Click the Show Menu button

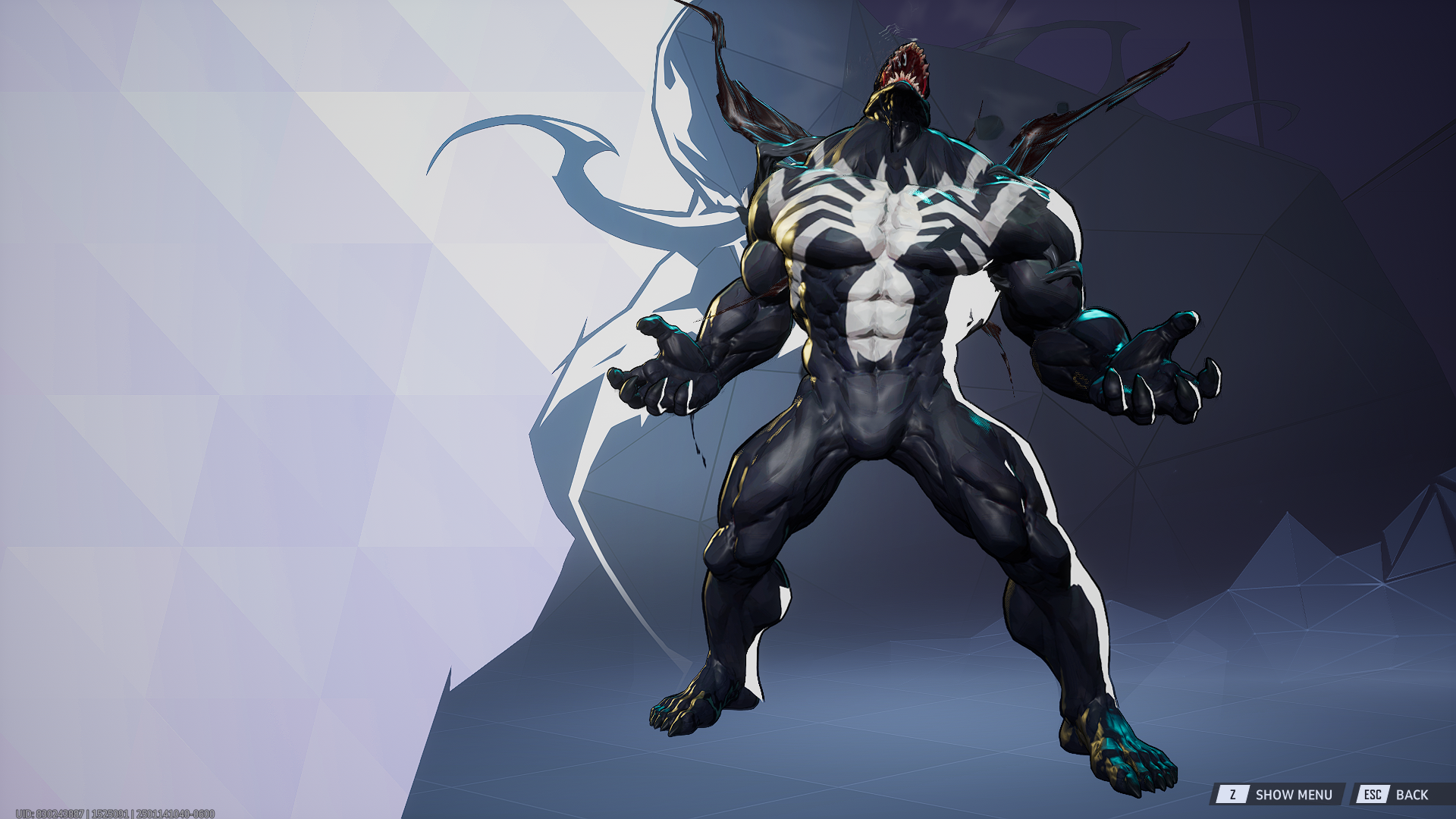1278,795
